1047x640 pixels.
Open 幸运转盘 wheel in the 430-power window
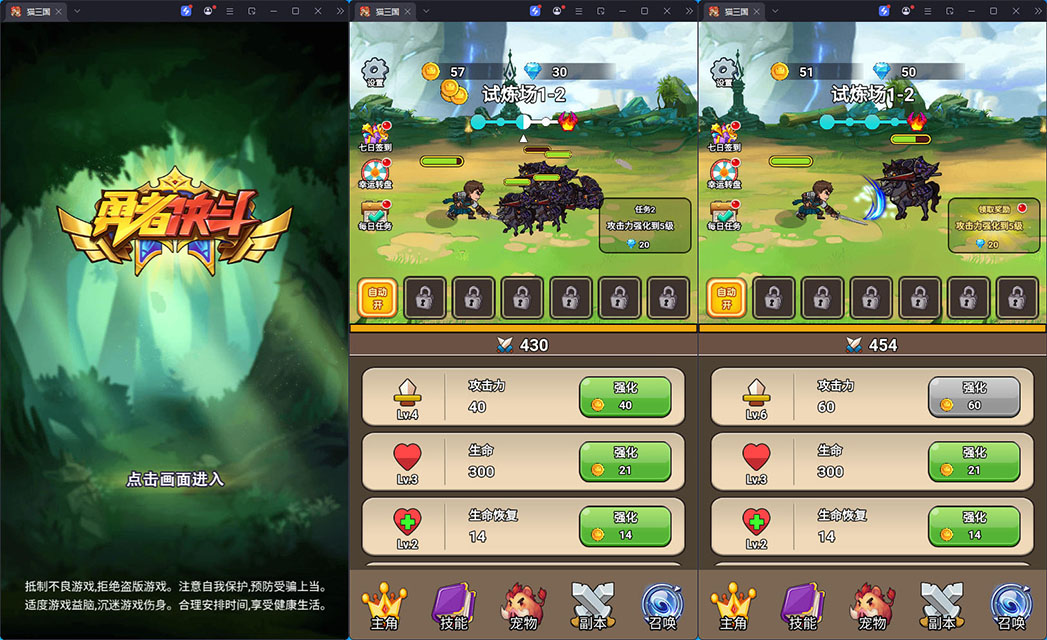pyautogui.click(x=376, y=174)
